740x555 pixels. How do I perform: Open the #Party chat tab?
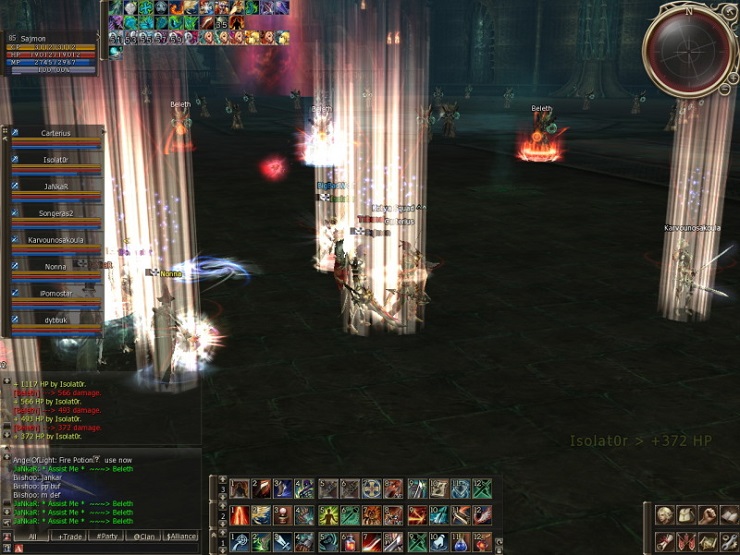click(105, 536)
